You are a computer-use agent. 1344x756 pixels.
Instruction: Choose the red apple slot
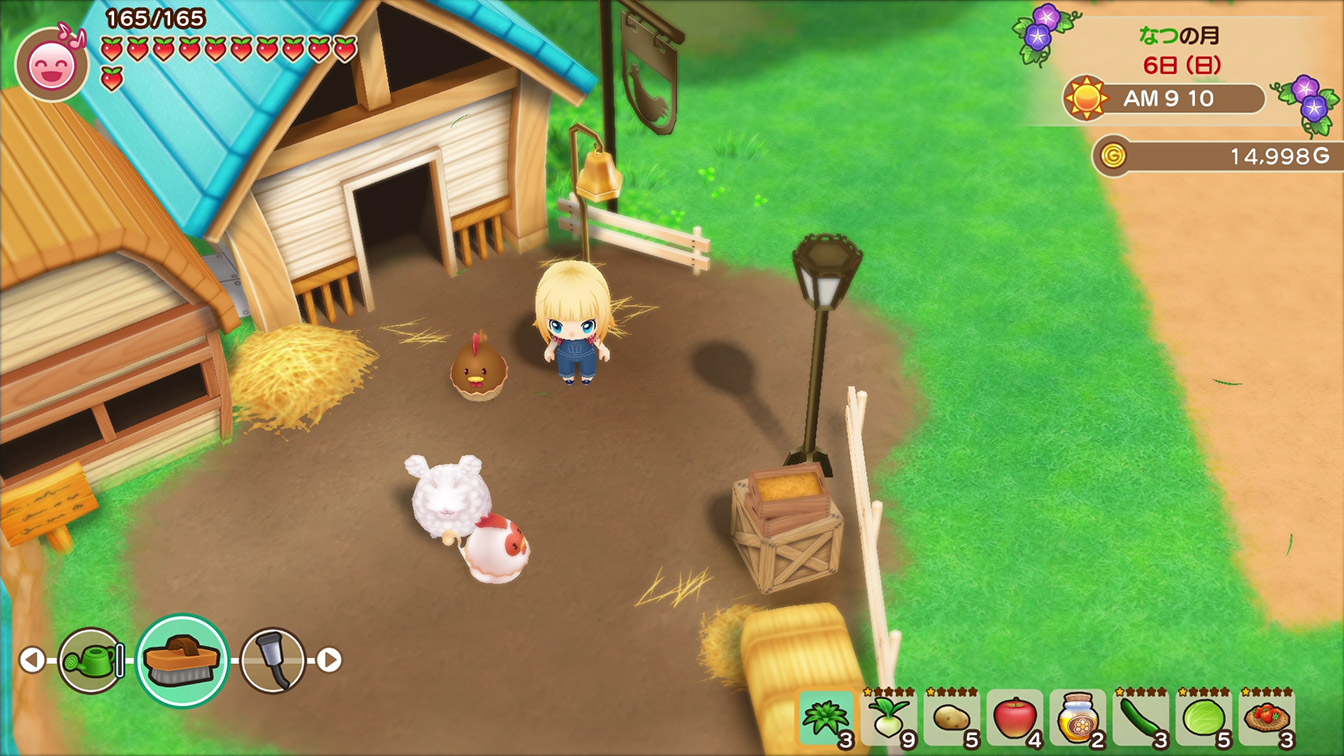tap(1014, 718)
